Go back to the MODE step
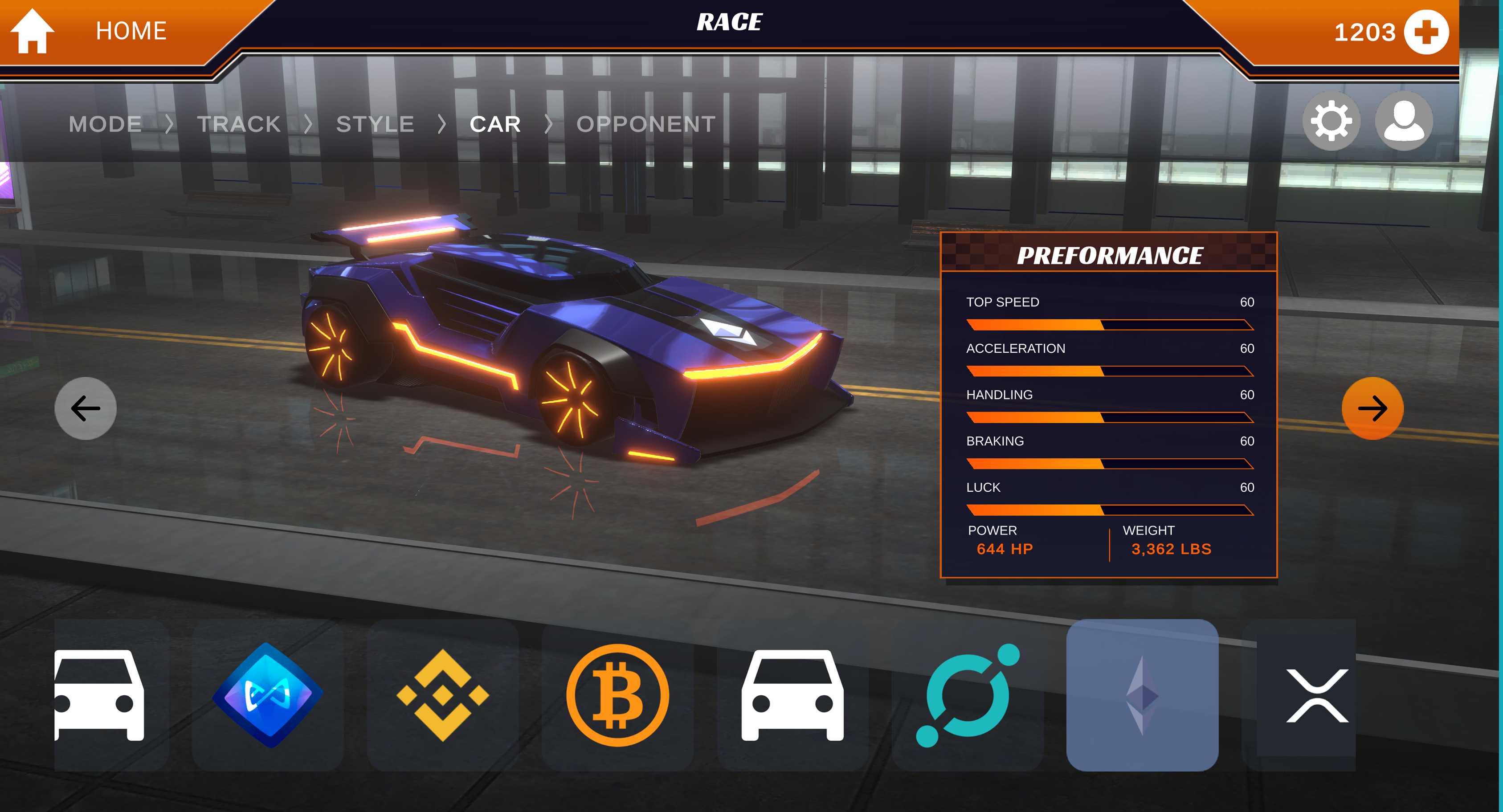The height and width of the screenshot is (812, 1503). [x=105, y=124]
